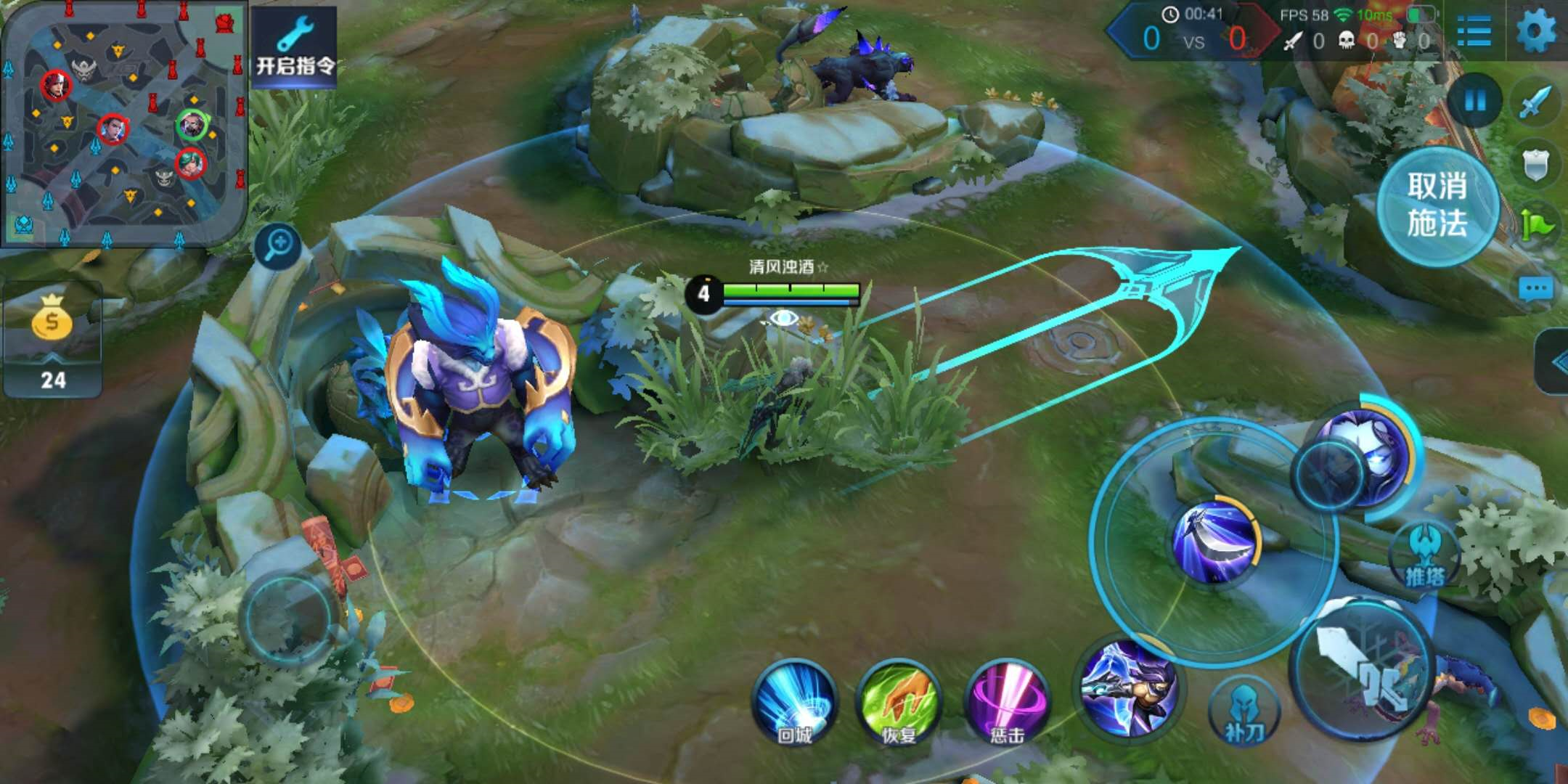Open the gear settings menu
The image size is (1568, 784).
pos(1536,30)
